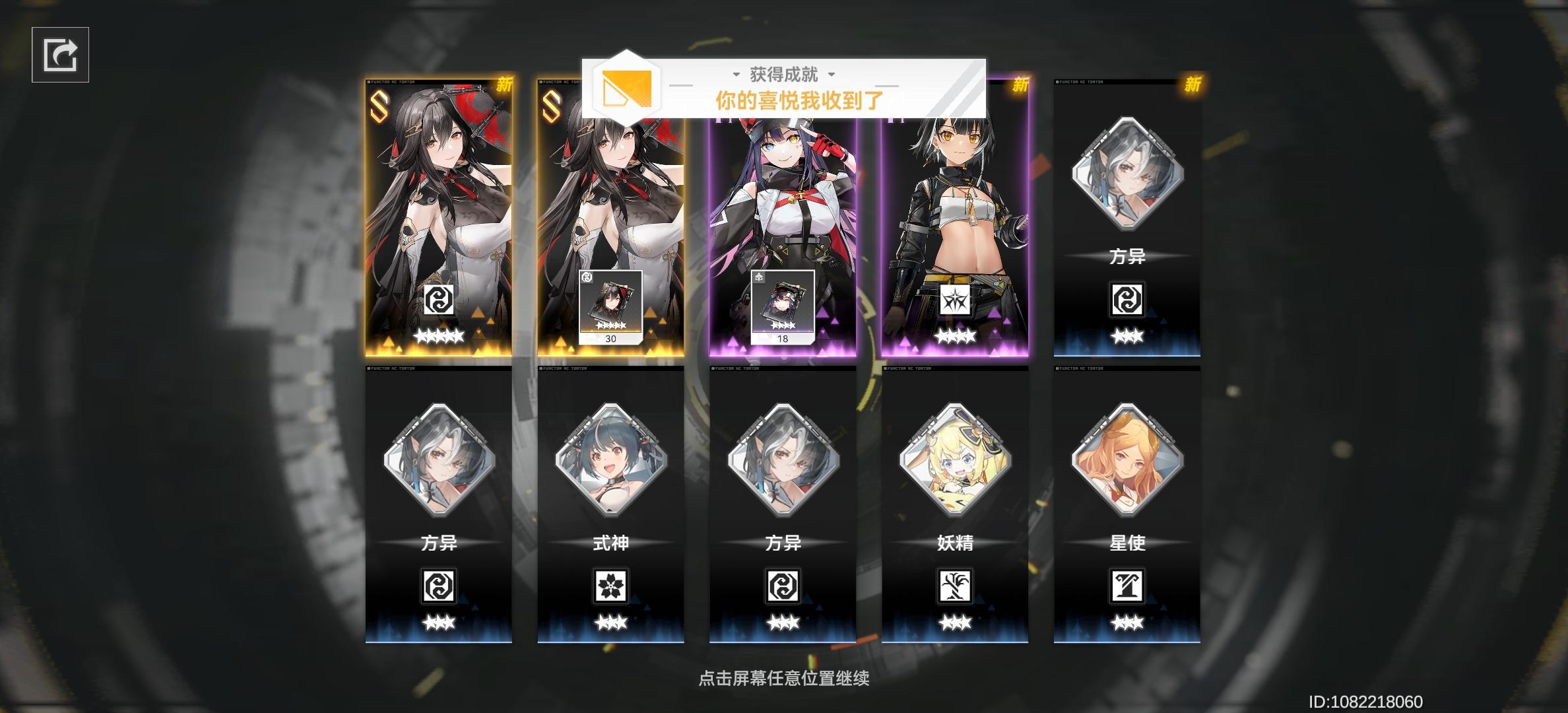This screenshot has height=713, width=1568.
Task: Click the letter element icon under 星使
Action: 1129,586
